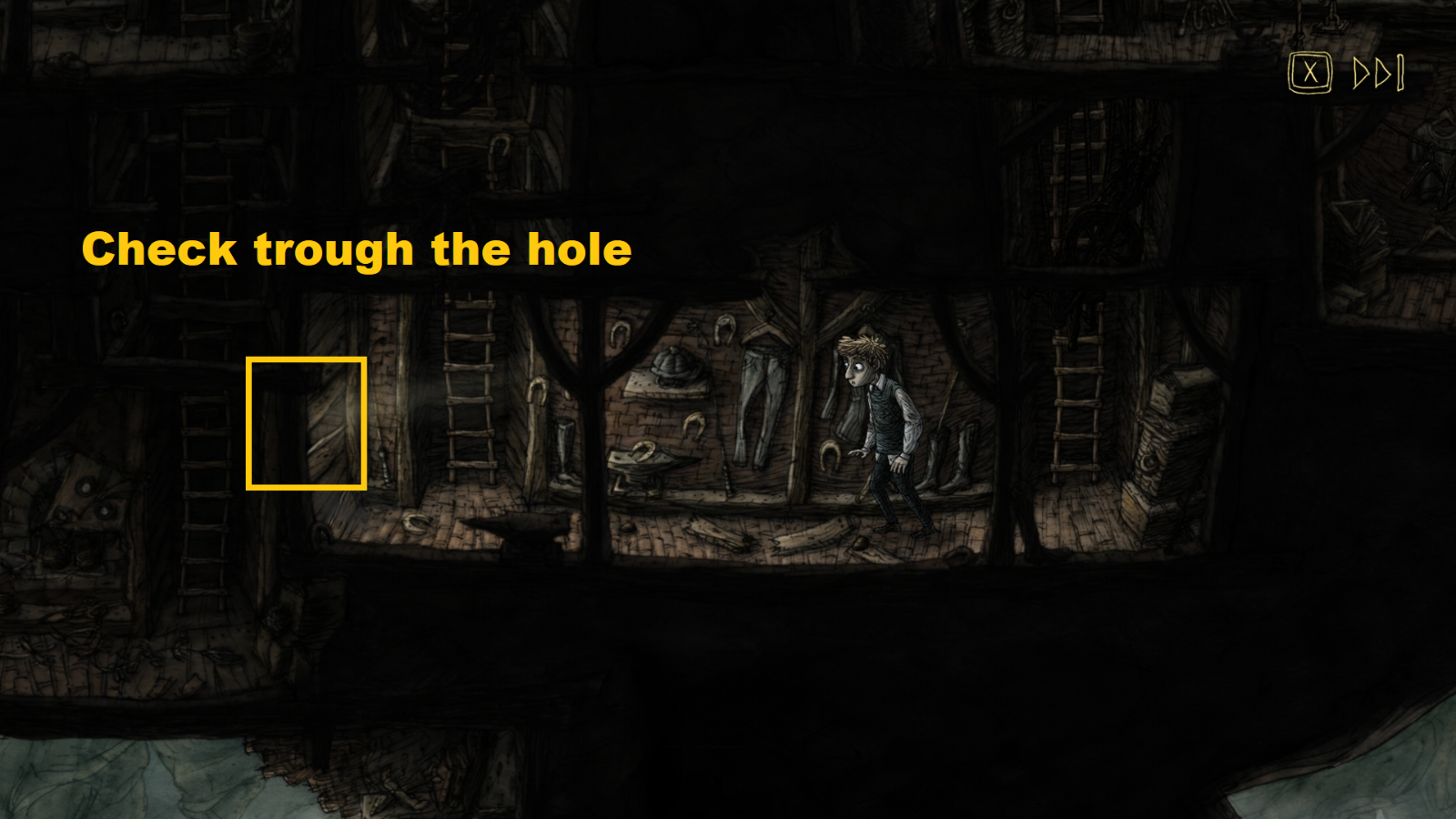Select the "Check trough the hole" hint text
Screen dimensions: 1456x819
coord(355,250)
